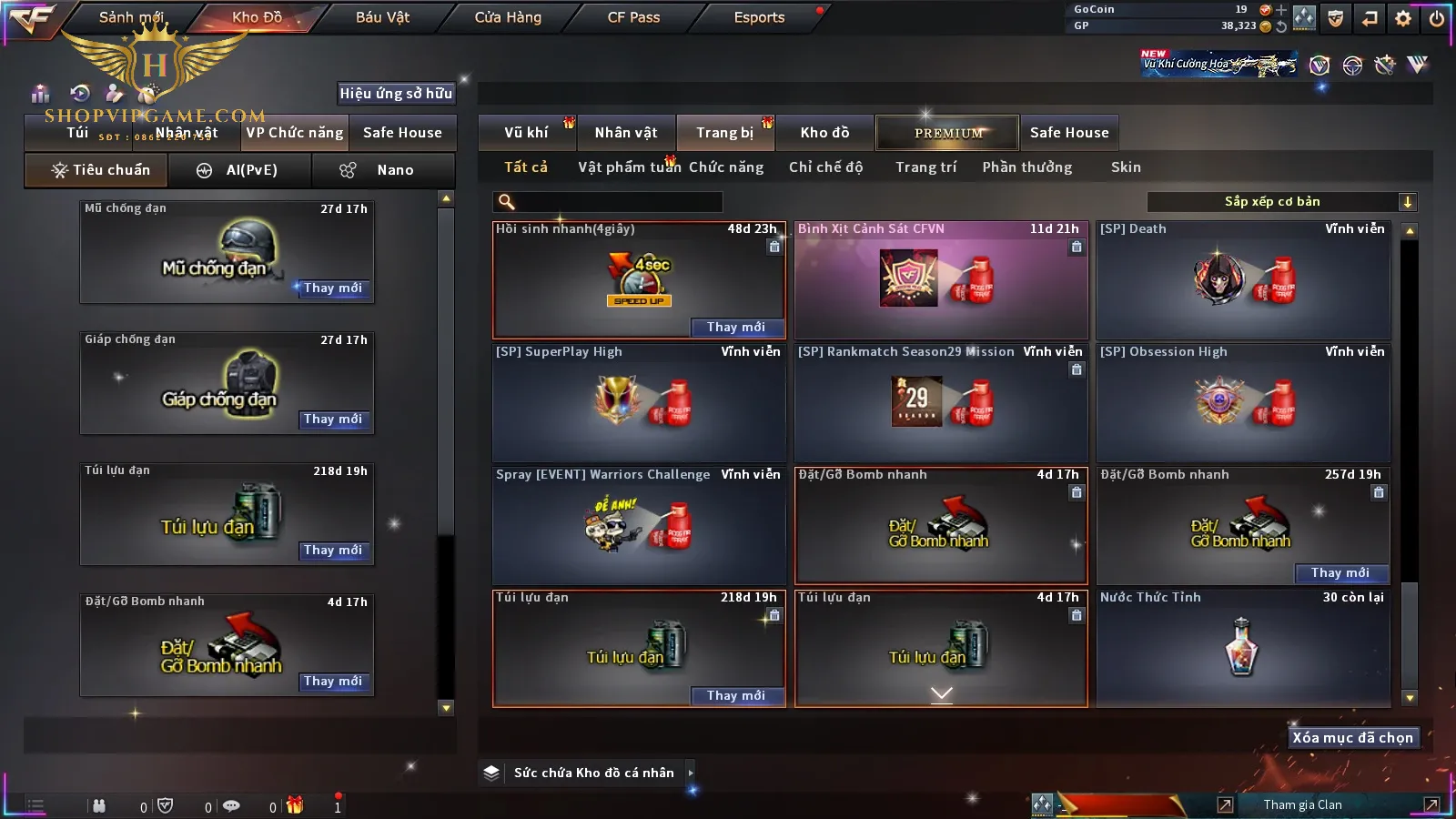Screen dimensions: 1456x819
Task: Open the Cửa Hàng shop menu
Action: click(508, 17)
